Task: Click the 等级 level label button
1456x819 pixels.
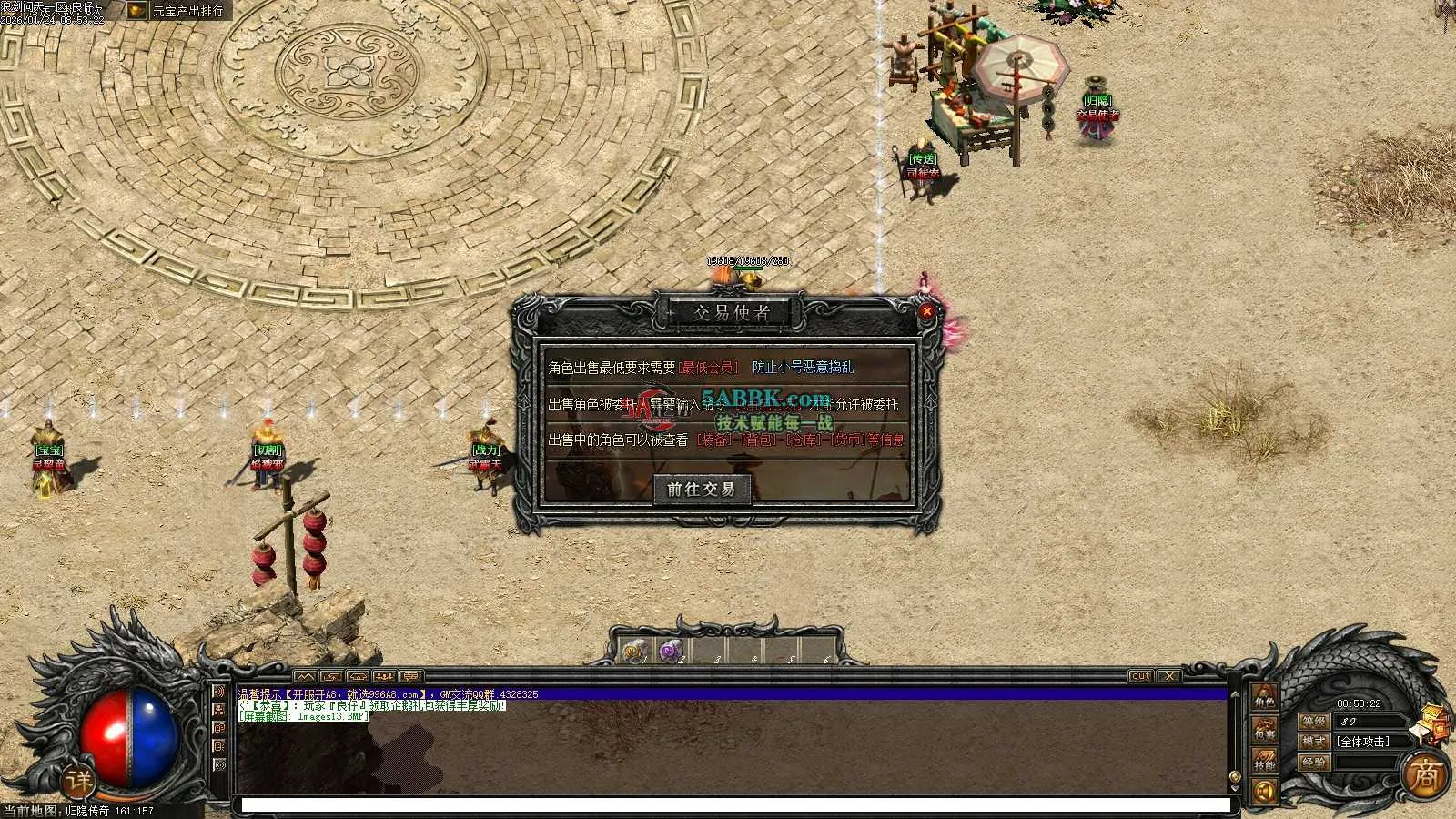Action: 1313,721
